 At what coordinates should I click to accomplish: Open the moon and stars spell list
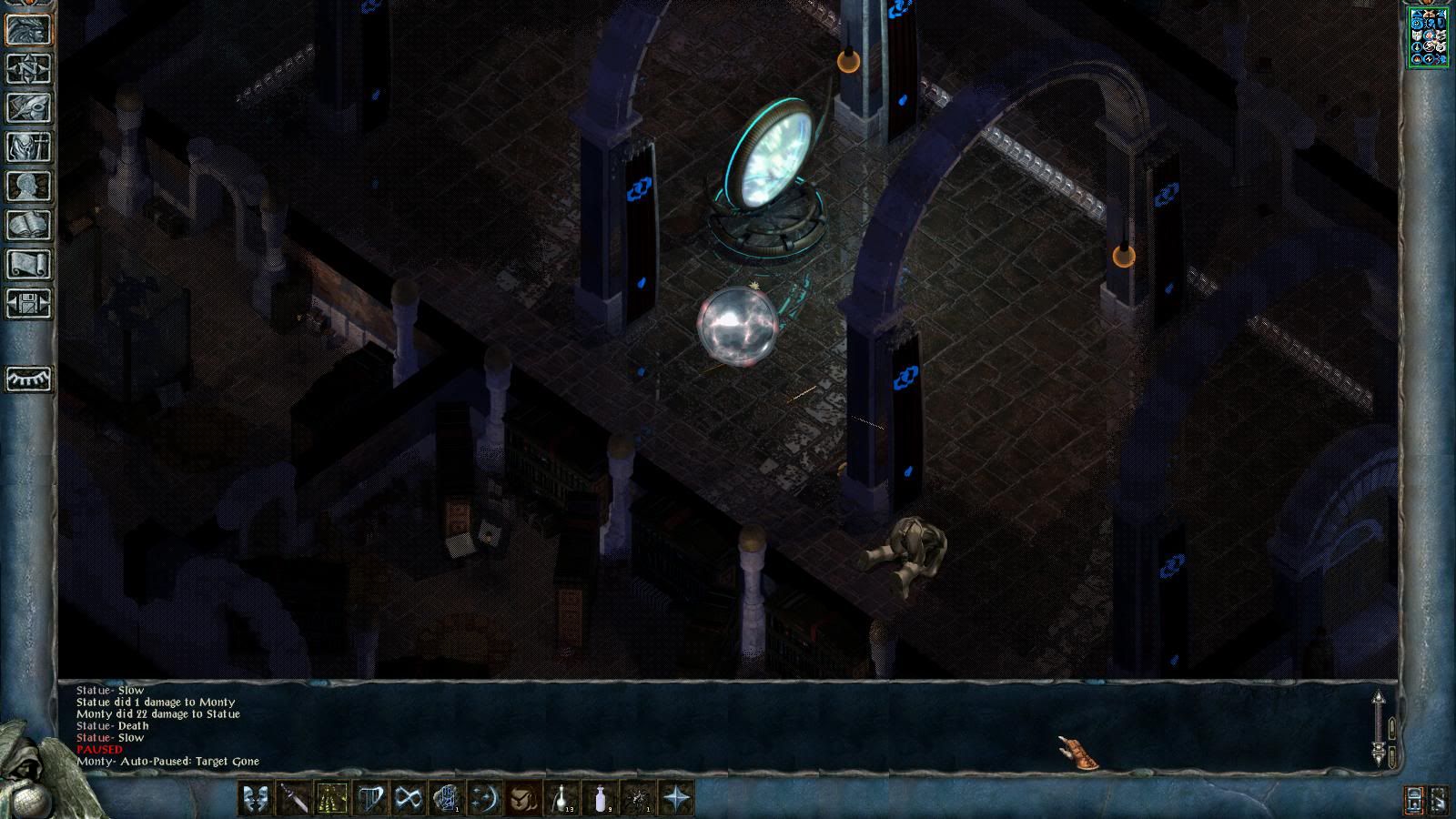[x=485, y=798]
